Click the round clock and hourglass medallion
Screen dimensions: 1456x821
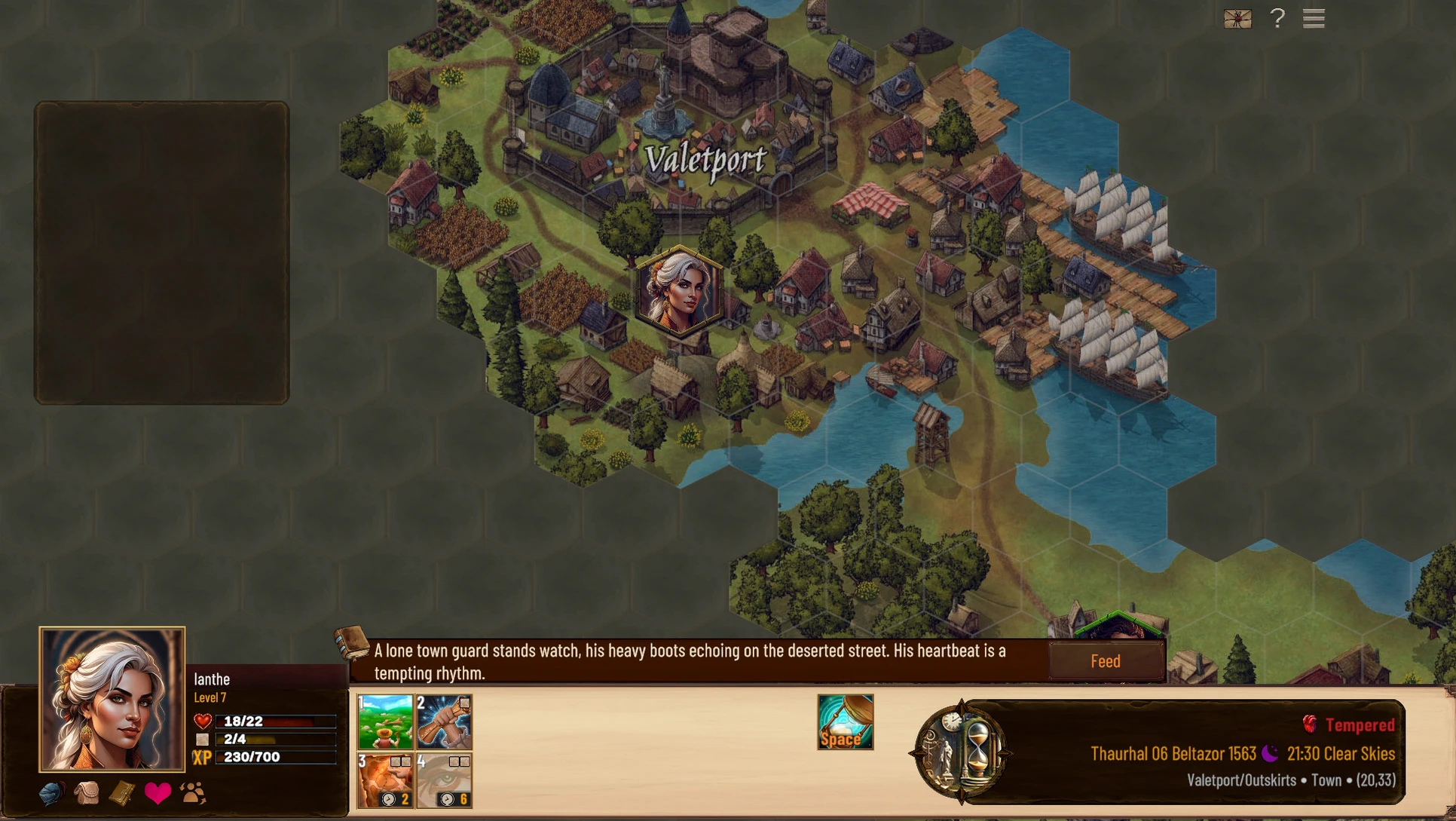click(x=959, y=752)
